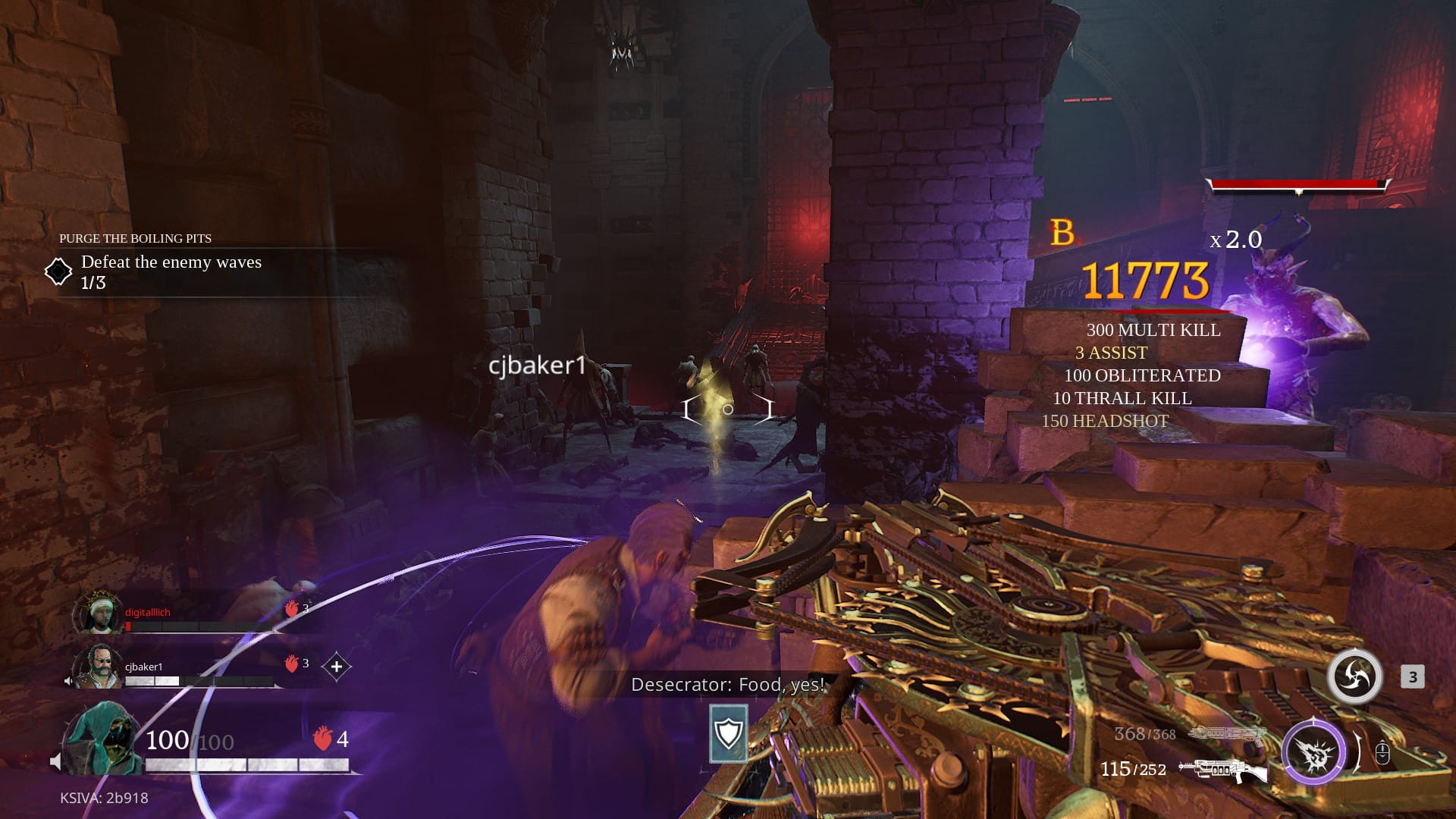Select the active rifle weapon icon

(x=1222, y=770)
